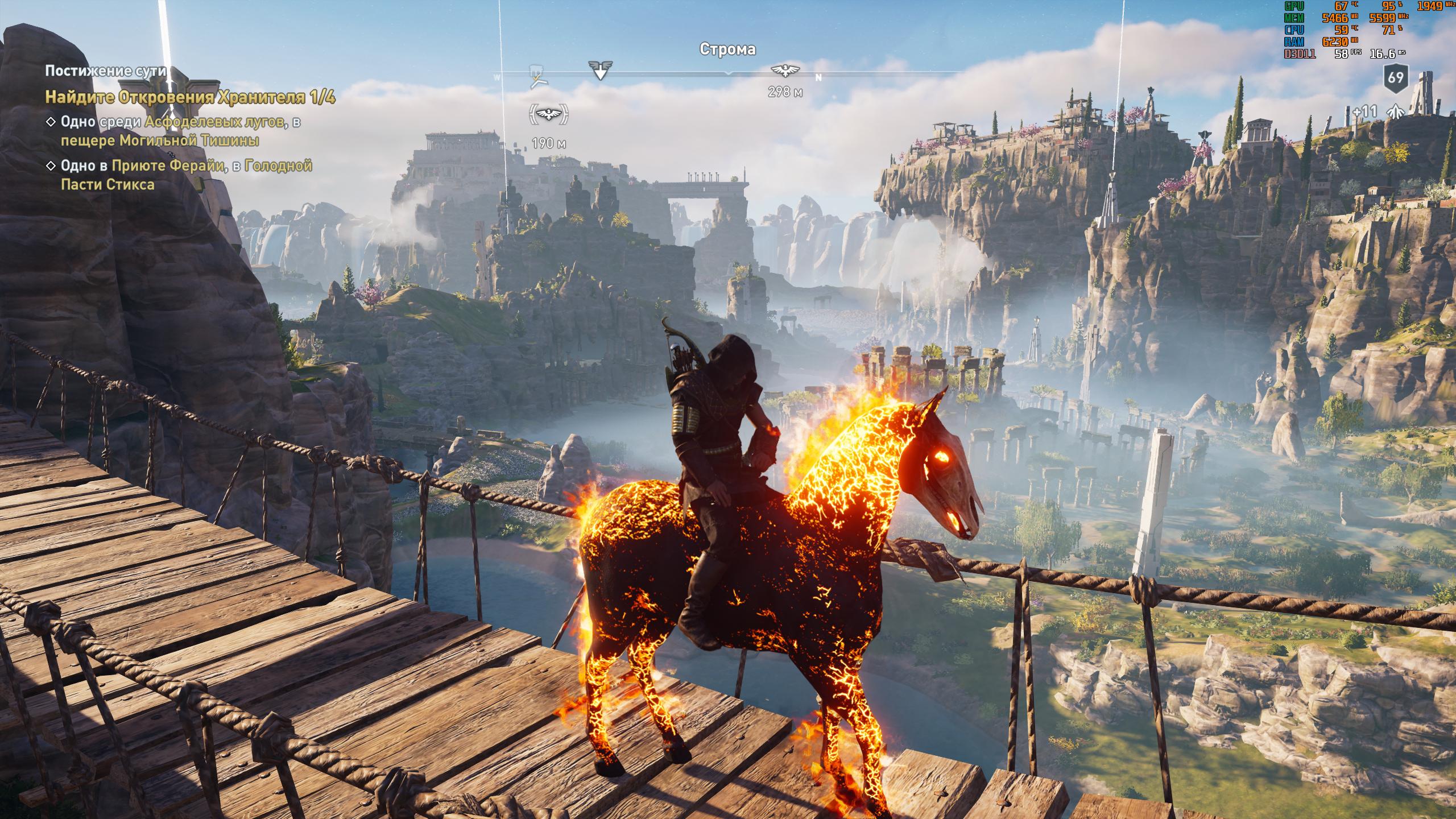This screenshot has height=819, width=1456.
Task: Click the eagle marker showing 298 м on compass
Action: coord(785,70)
